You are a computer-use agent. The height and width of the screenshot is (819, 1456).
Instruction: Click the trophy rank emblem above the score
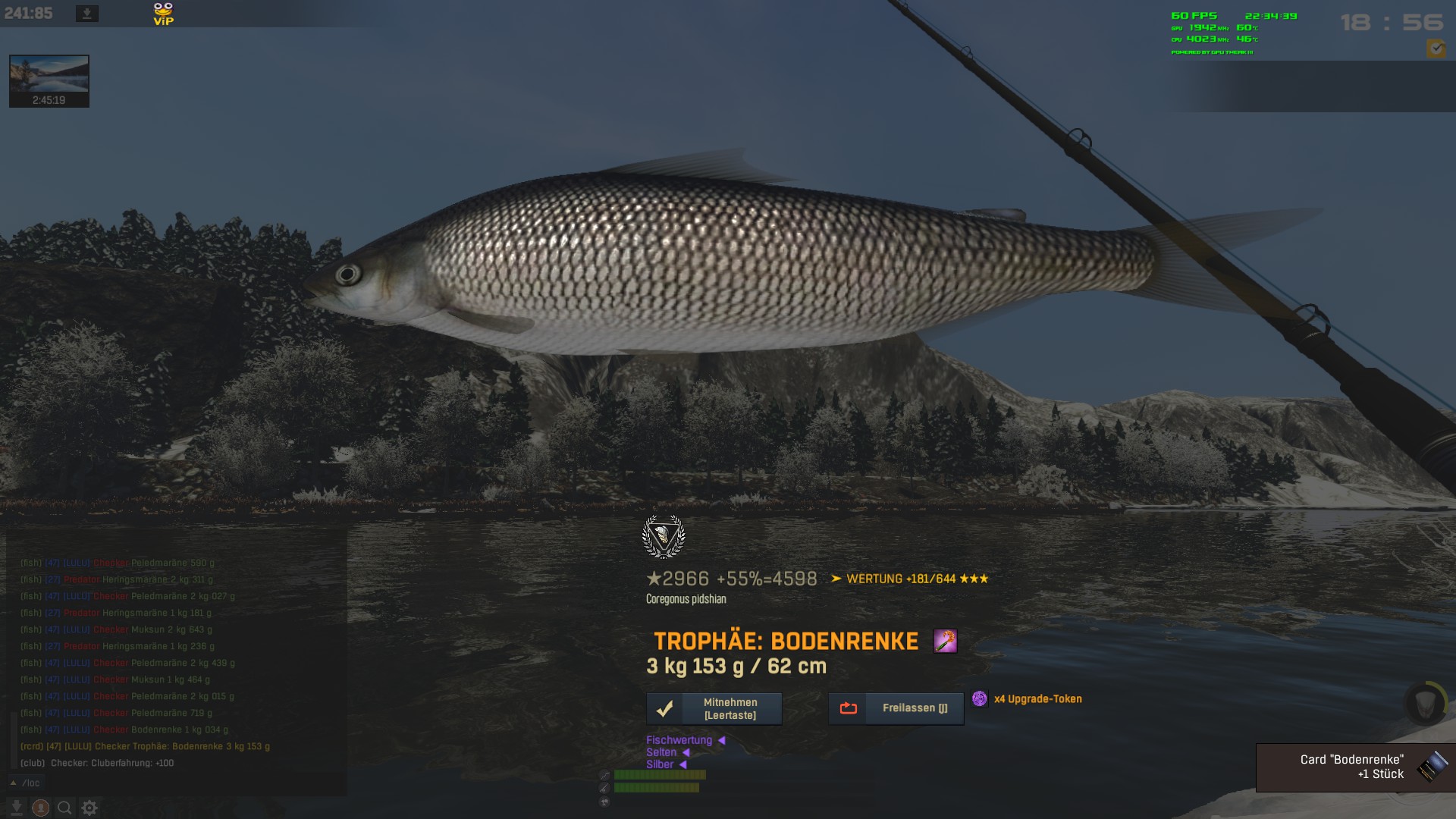pyautogui.click(x=664, y=537)
